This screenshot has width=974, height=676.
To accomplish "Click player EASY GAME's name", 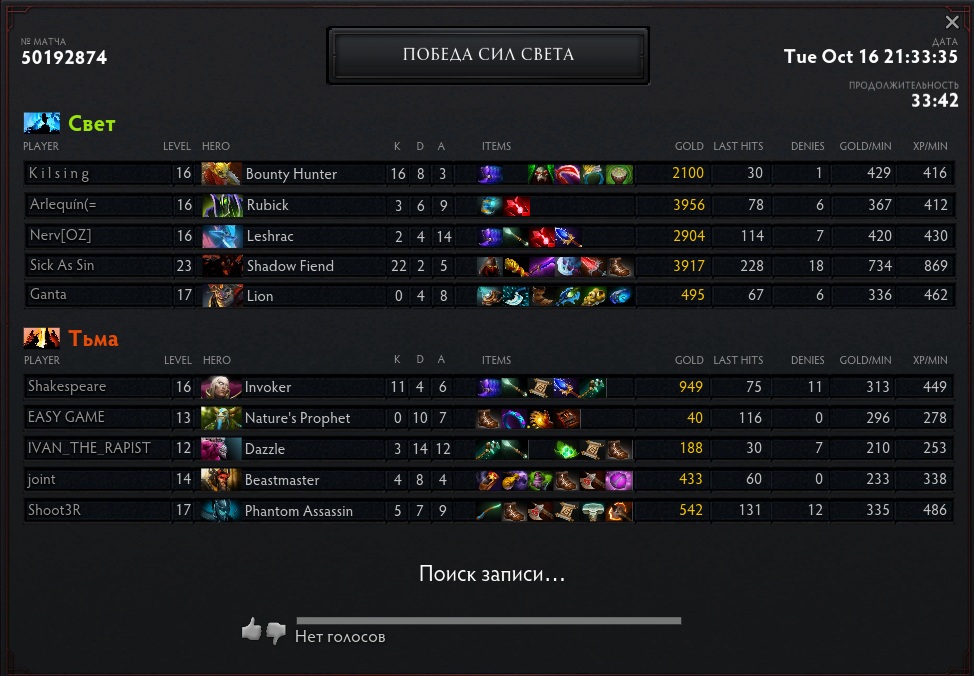I will [x=66, y=417].
